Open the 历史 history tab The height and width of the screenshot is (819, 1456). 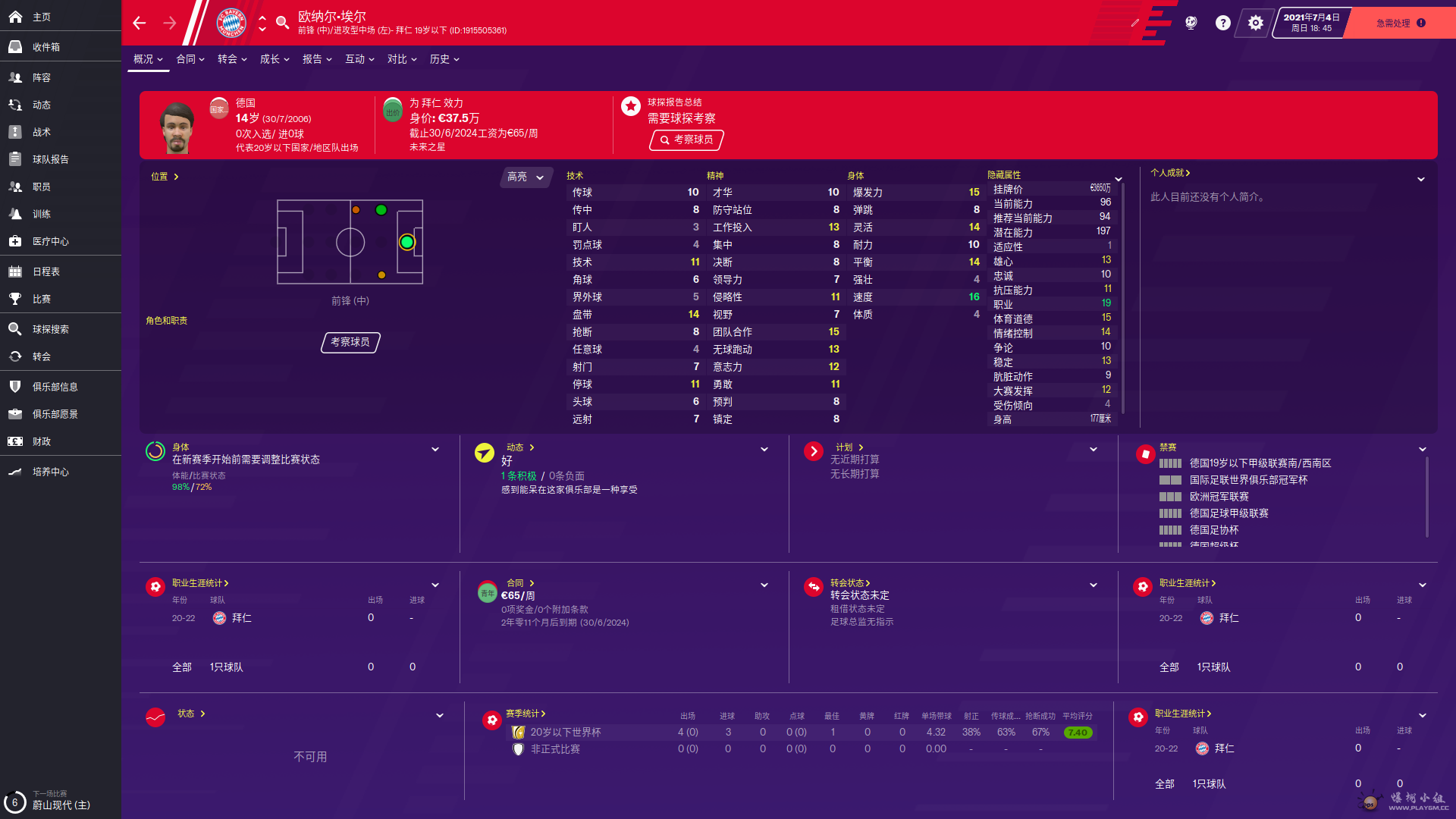click(444, 59)
